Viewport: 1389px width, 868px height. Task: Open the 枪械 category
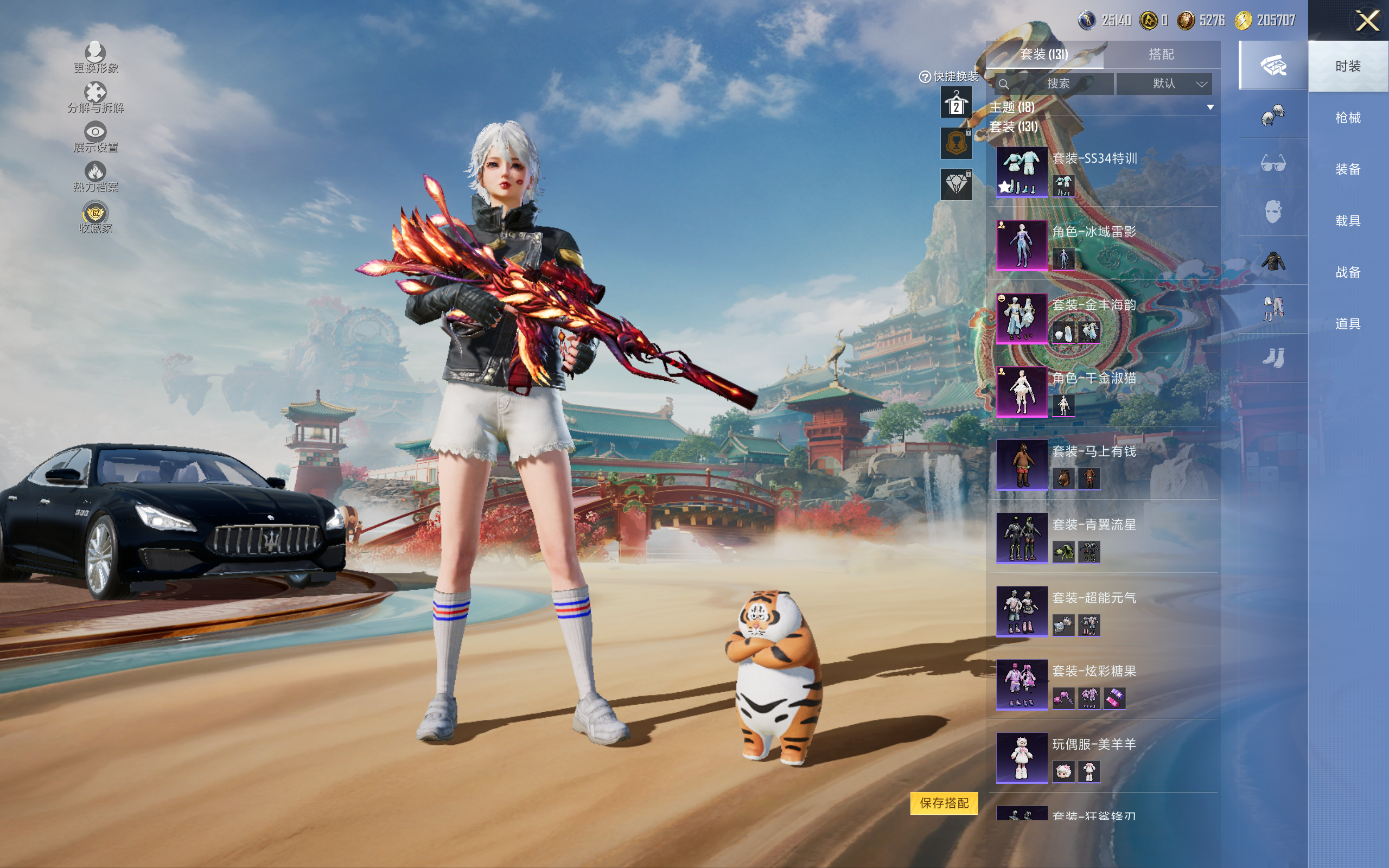(x=1347, y=118)
